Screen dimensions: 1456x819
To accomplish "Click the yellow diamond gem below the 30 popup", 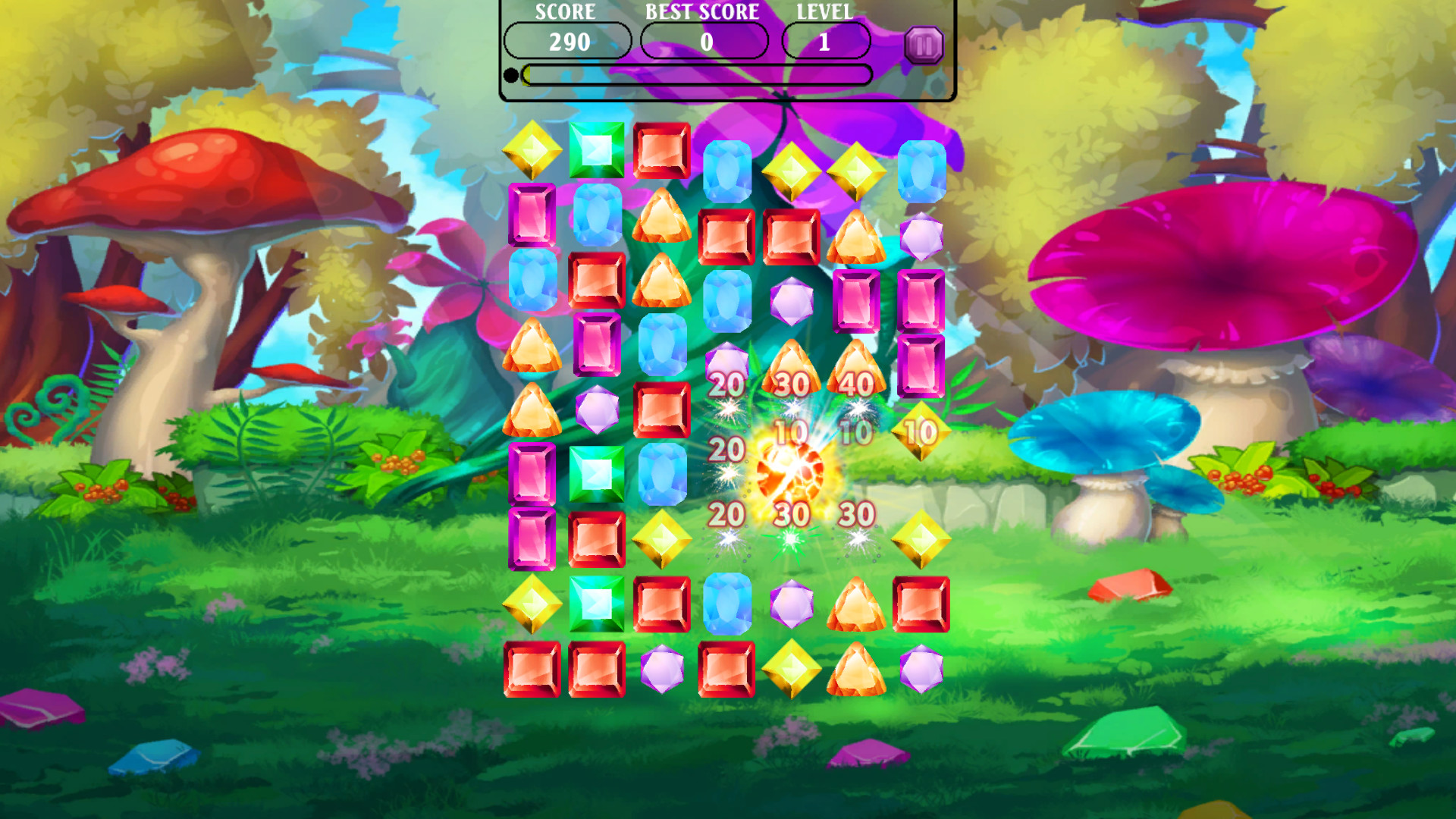I will (920, 538).
